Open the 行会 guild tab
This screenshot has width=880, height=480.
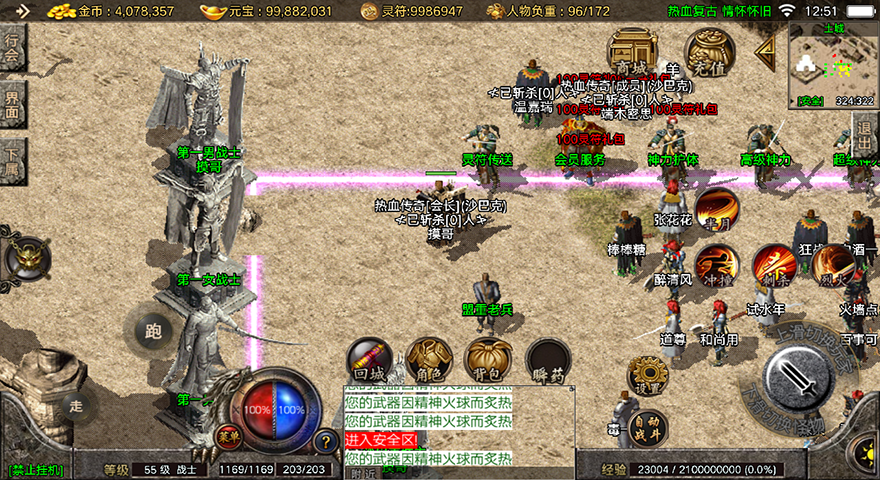[x=12, y=47]
